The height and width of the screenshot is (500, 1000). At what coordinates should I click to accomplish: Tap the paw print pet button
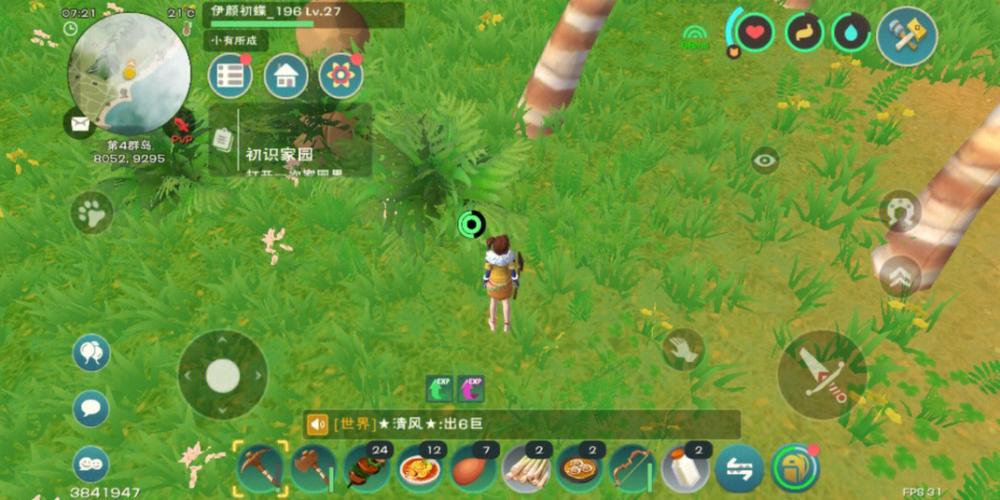click(x=92, y=213)
